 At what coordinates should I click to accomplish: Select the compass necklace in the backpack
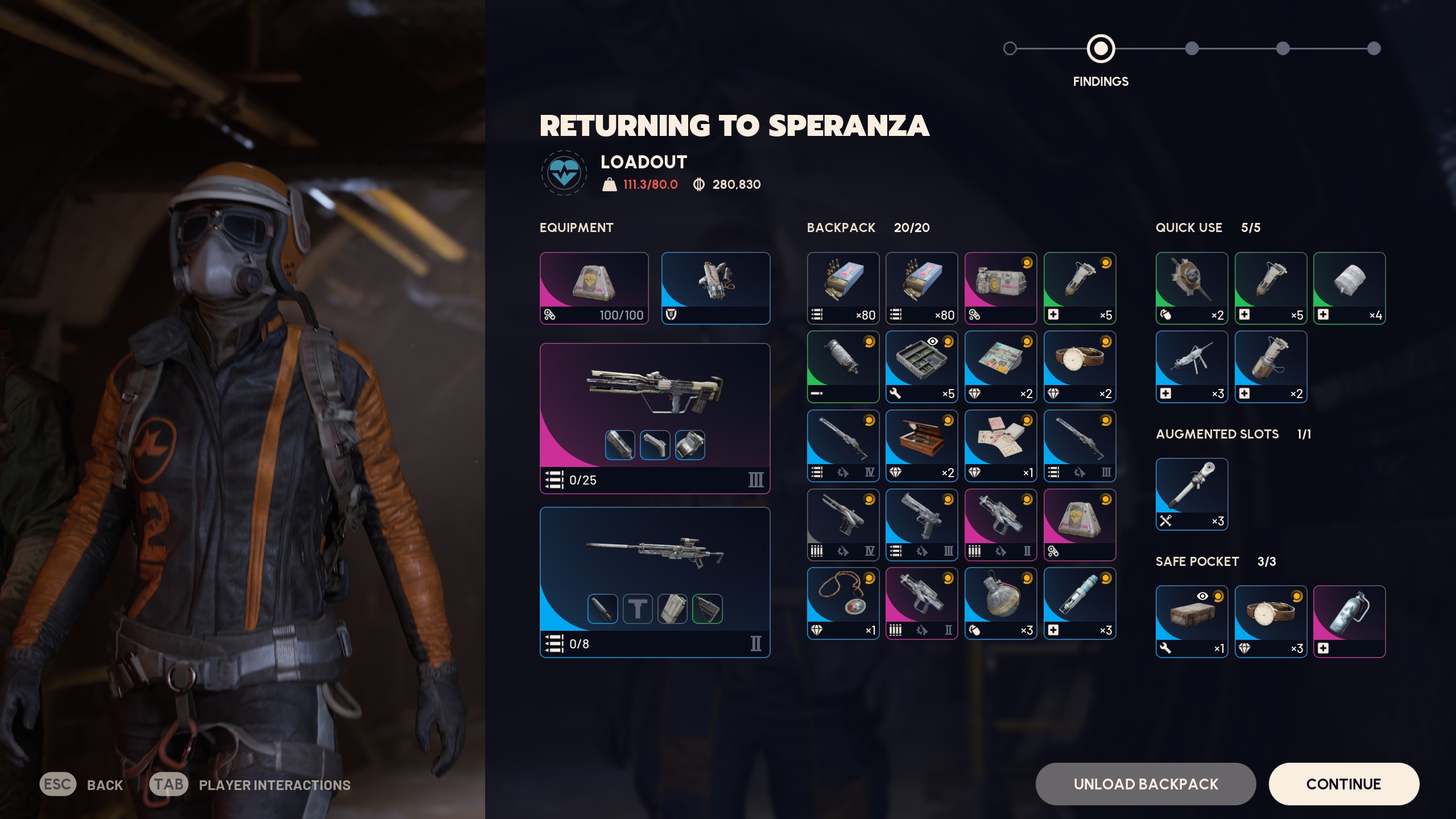(843, 603)
